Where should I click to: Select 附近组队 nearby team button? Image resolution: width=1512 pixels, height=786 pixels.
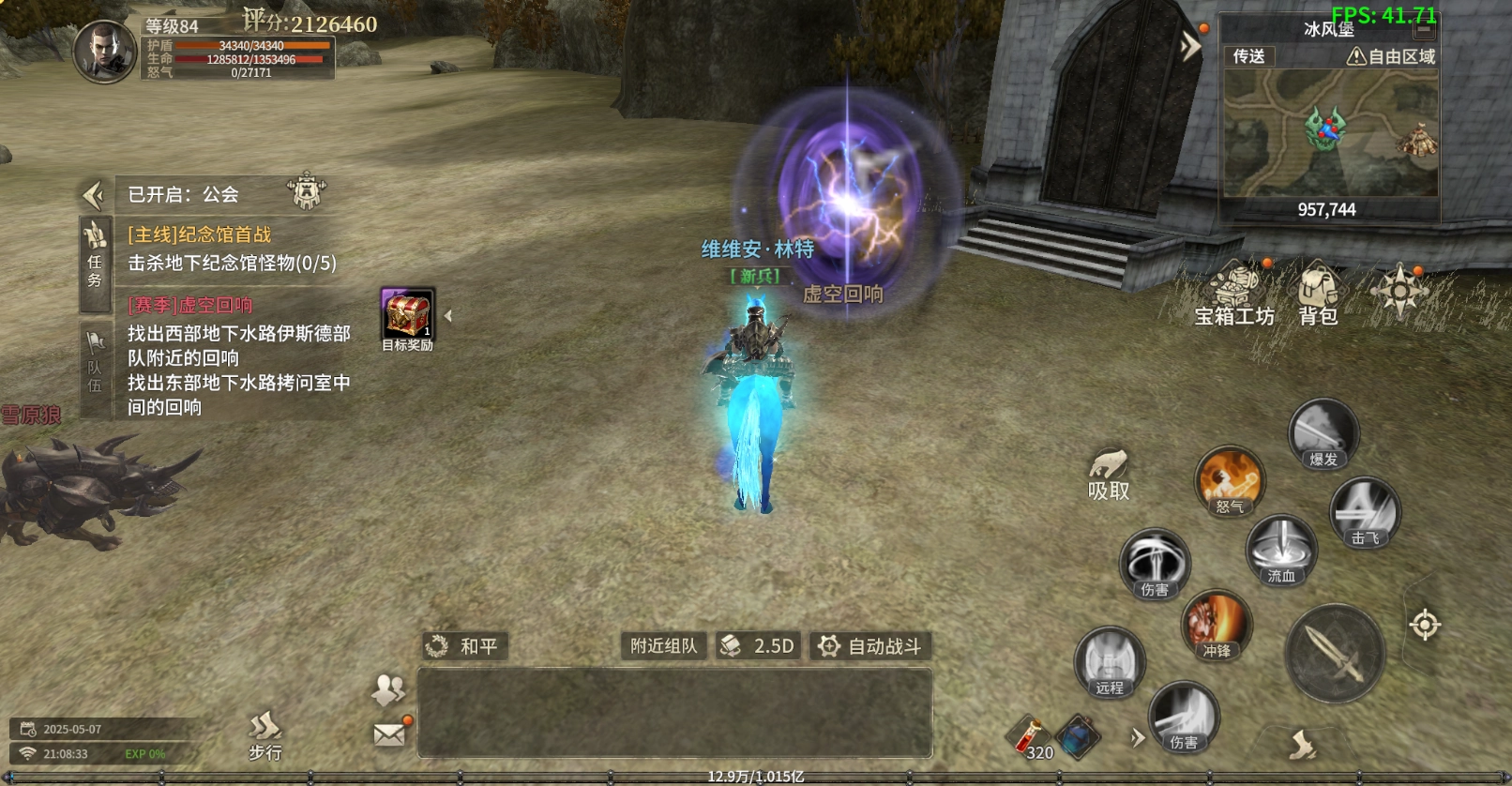[x=663, y=646]
